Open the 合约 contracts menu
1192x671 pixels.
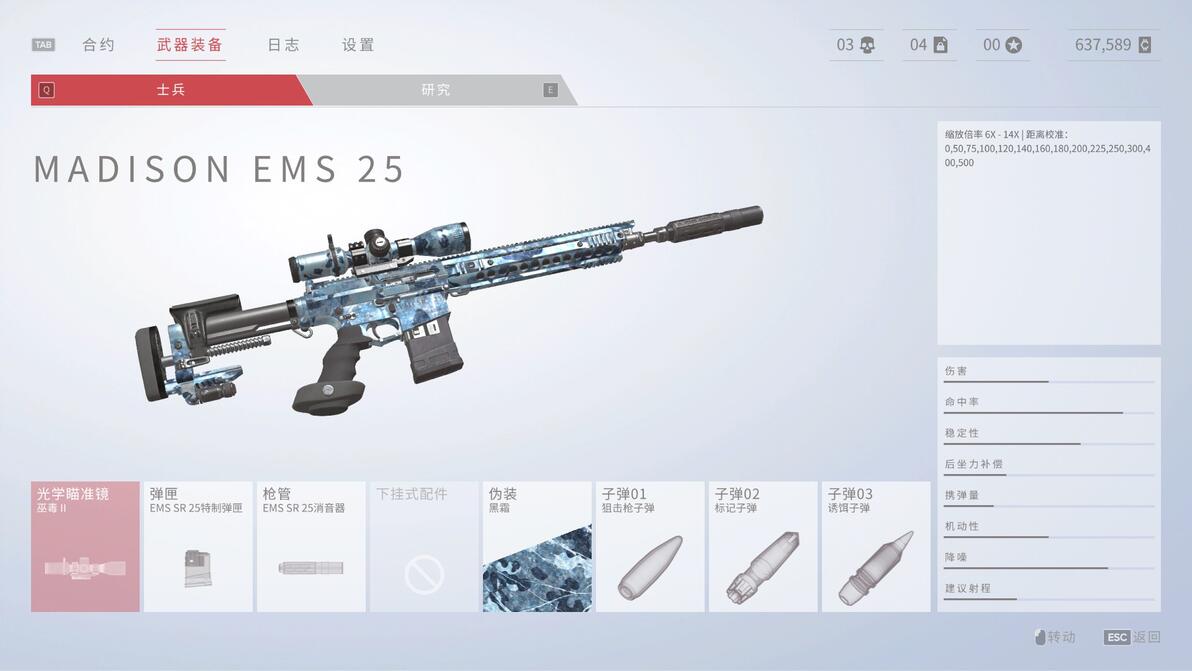98,45
